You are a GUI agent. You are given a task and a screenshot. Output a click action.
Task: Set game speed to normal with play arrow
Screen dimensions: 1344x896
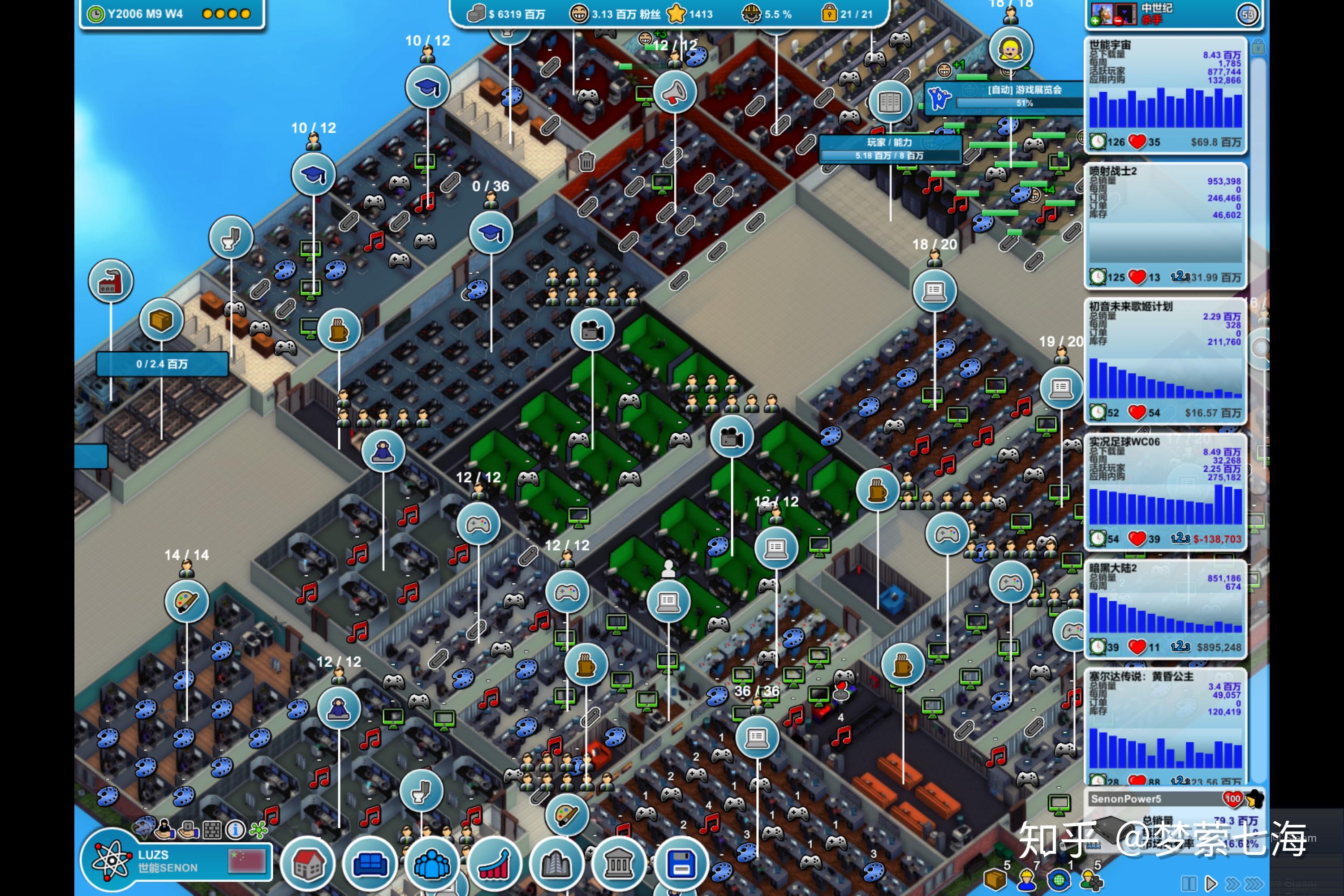click(1210, 883)
